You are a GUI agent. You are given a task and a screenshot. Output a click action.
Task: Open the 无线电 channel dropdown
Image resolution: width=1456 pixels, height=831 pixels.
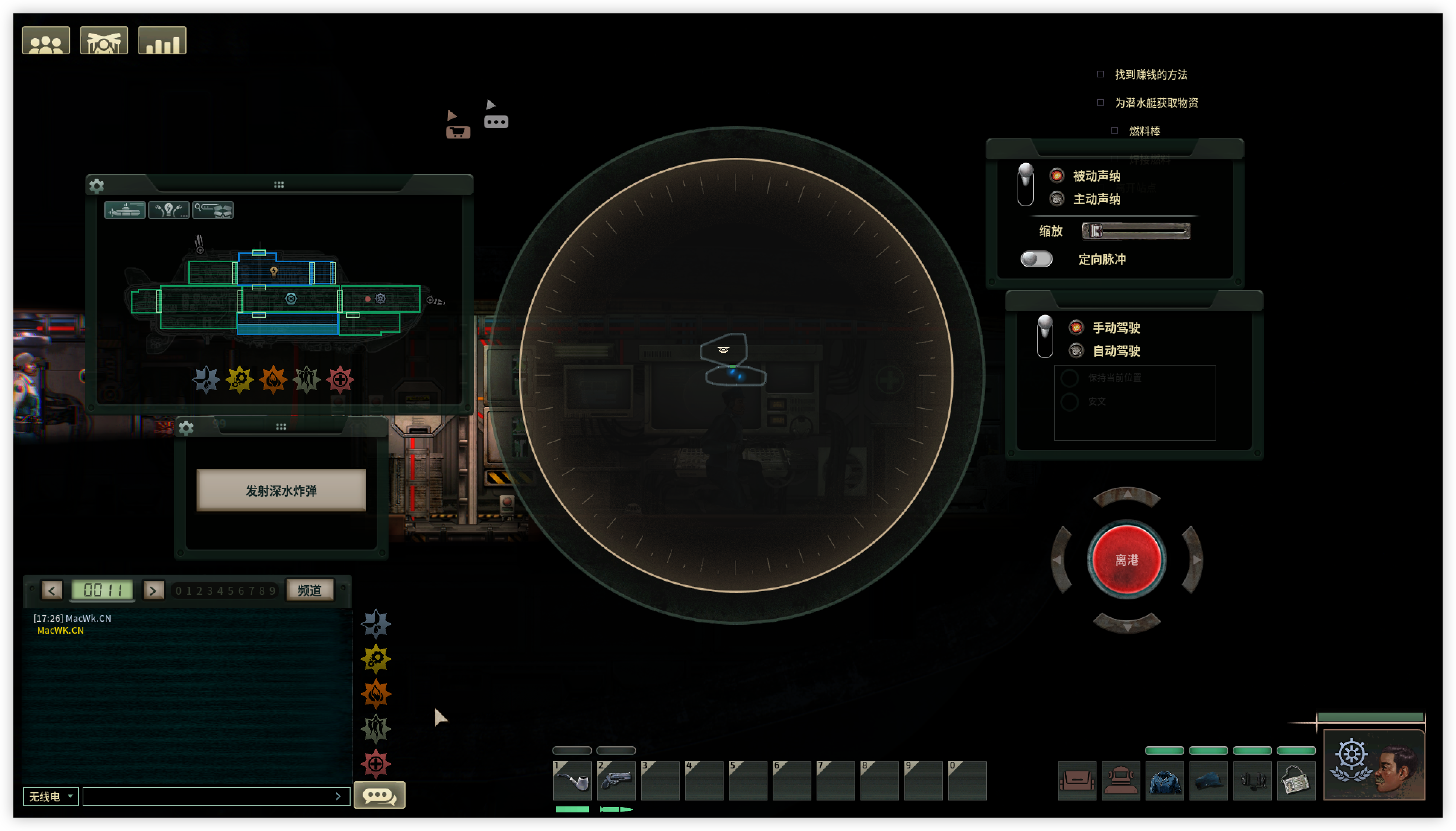click(50, 796)
